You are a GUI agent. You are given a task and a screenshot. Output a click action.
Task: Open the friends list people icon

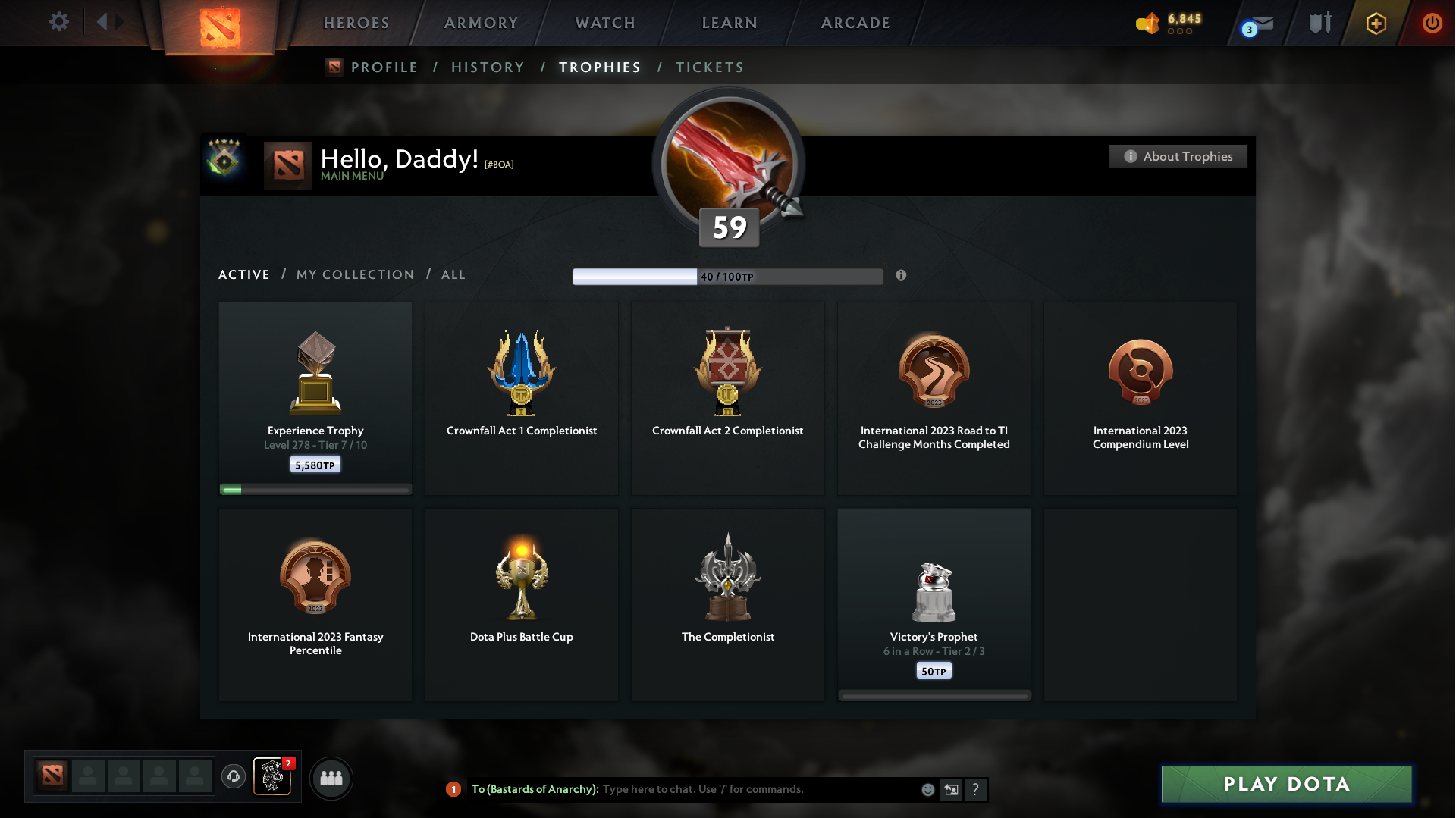[x=331, y=778]
